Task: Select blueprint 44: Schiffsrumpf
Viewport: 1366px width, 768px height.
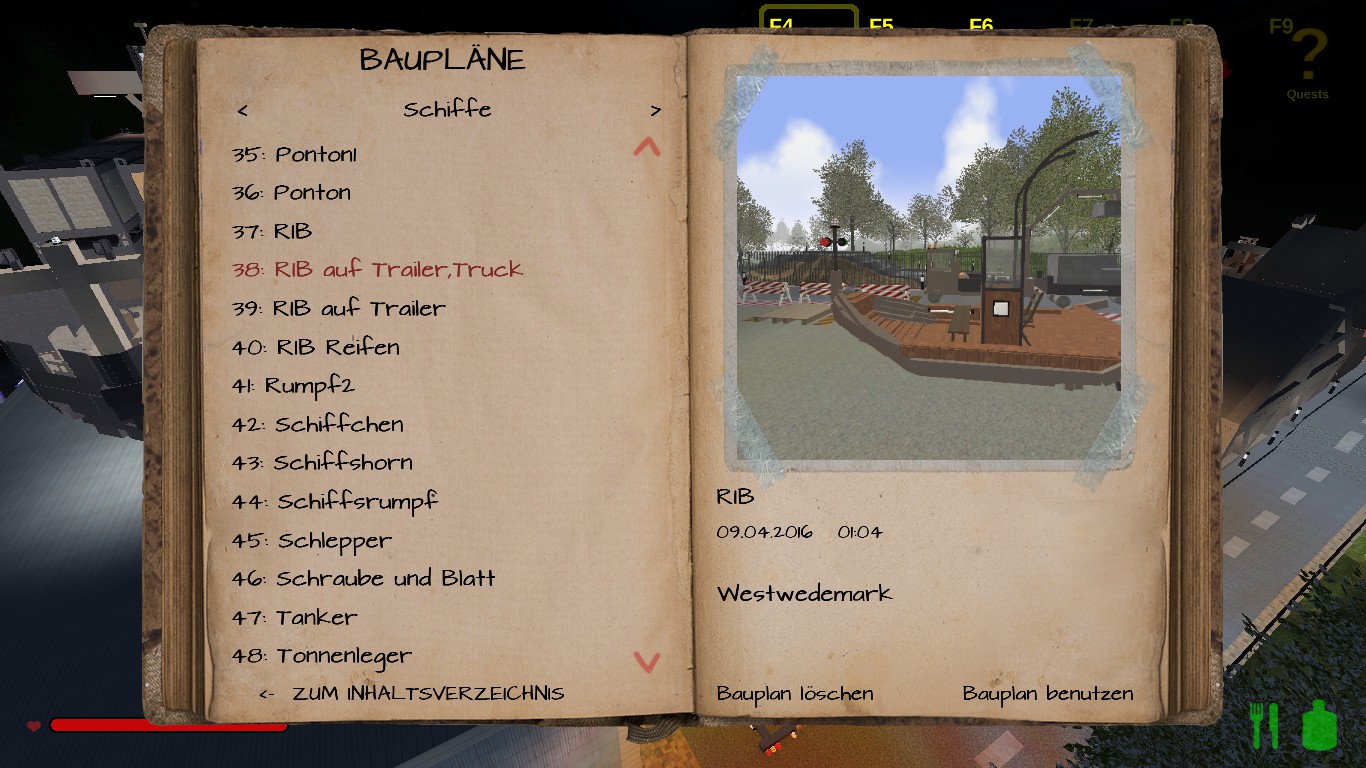Action: pyautogui.click(x=334, y=501)
